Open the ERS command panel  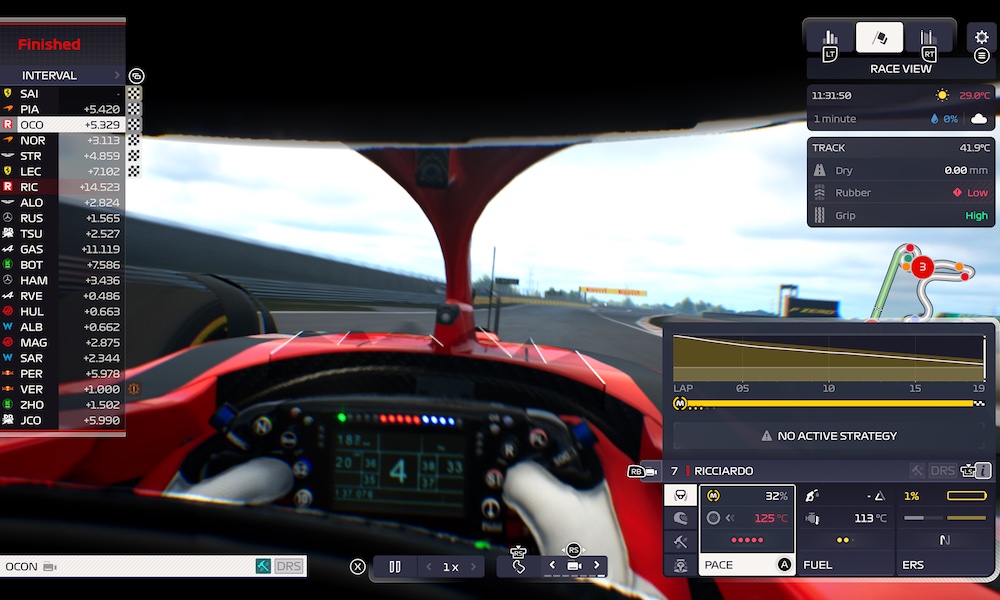(945, 531)
